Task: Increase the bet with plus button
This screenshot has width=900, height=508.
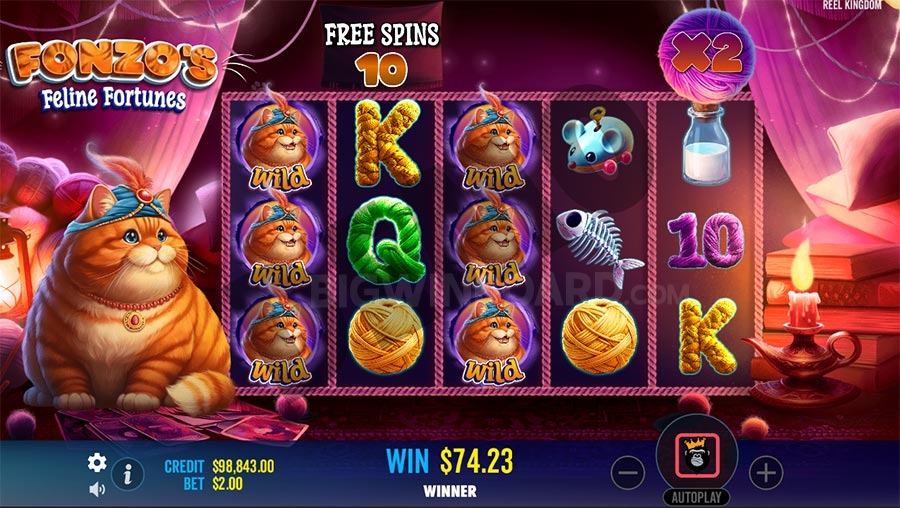Action: 765,473
